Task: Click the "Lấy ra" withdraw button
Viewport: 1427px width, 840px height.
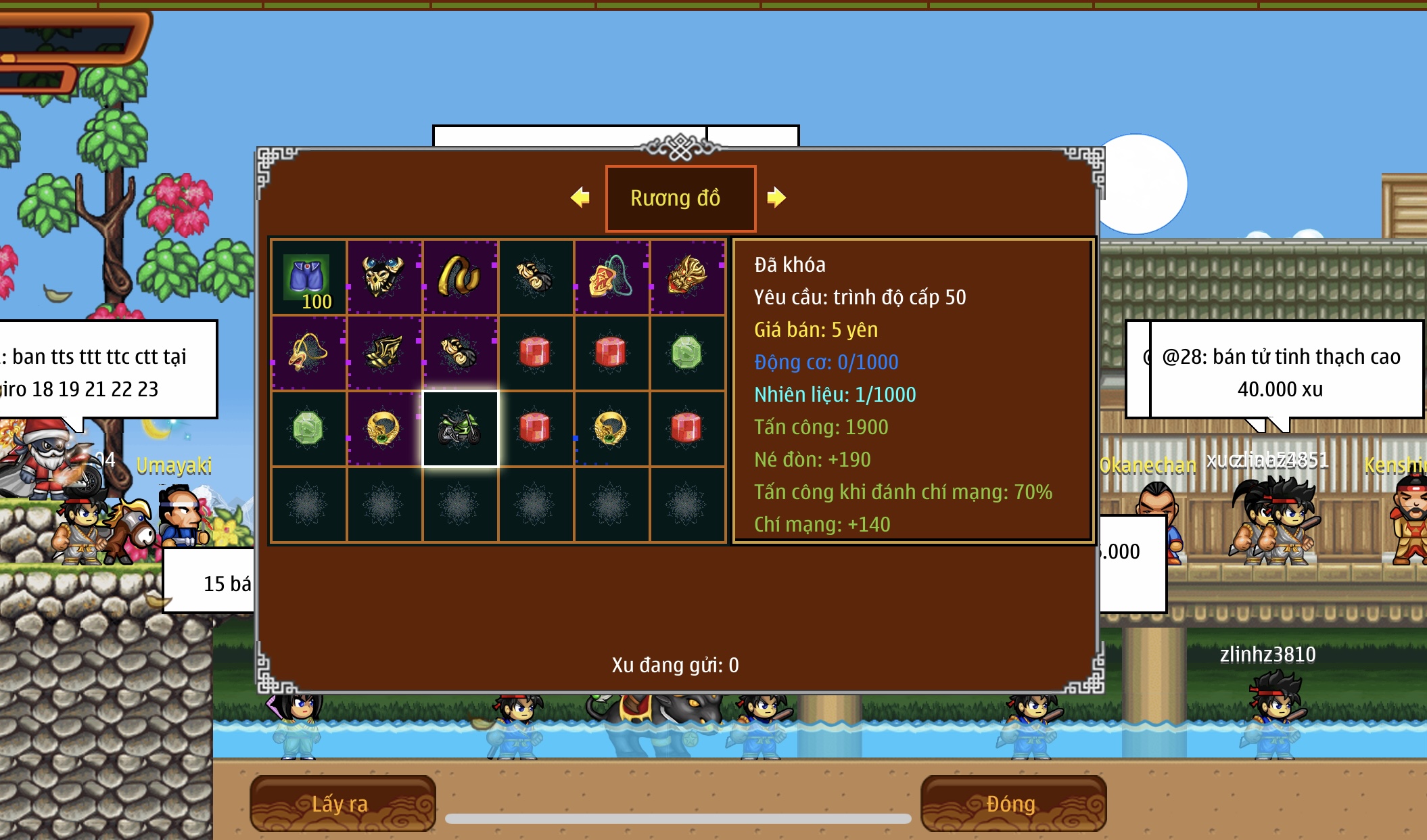Action: coord(342,803)
